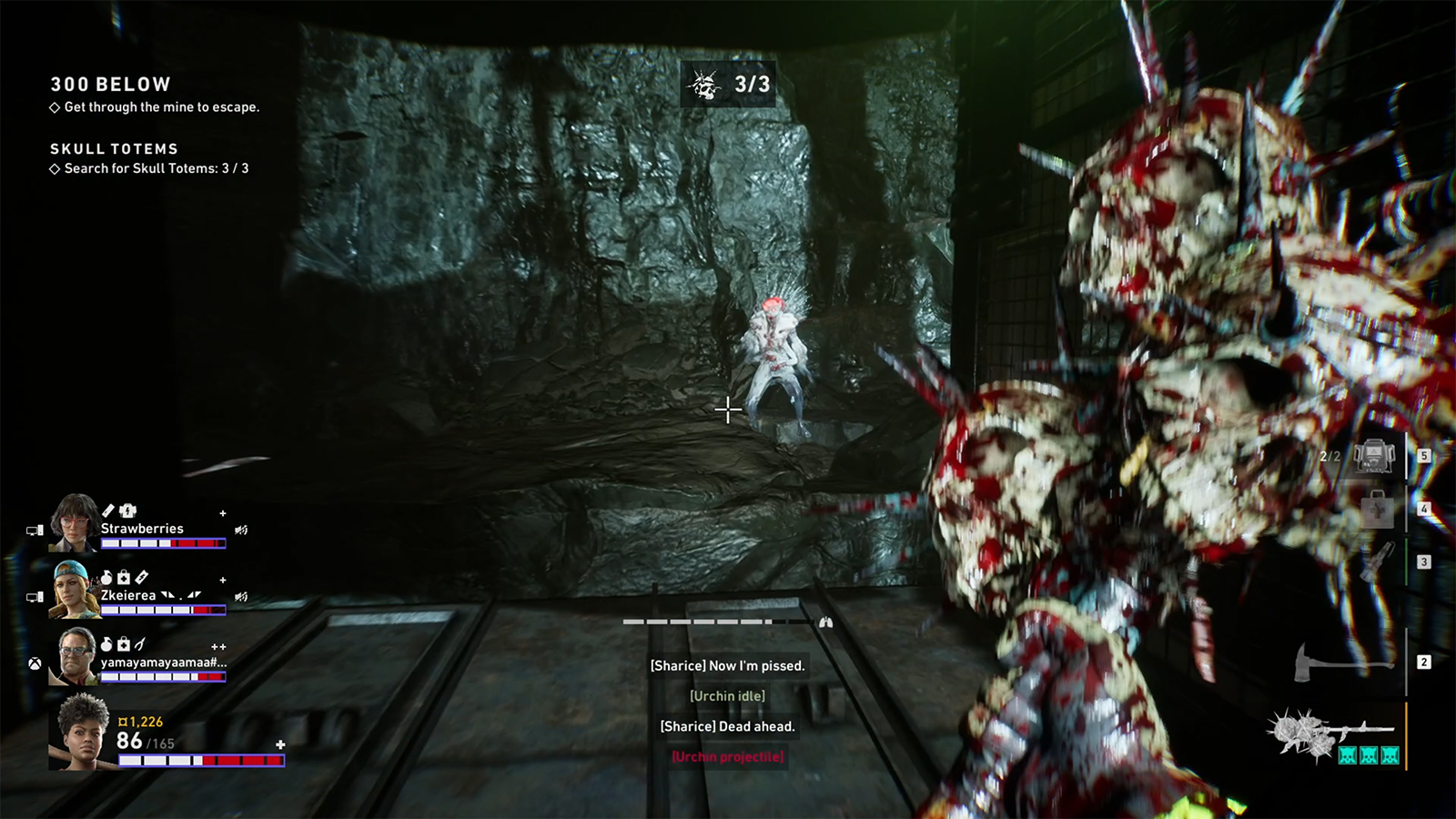
Task: Click the Skull Totems counter icon
Action: (x=703, y=85)
